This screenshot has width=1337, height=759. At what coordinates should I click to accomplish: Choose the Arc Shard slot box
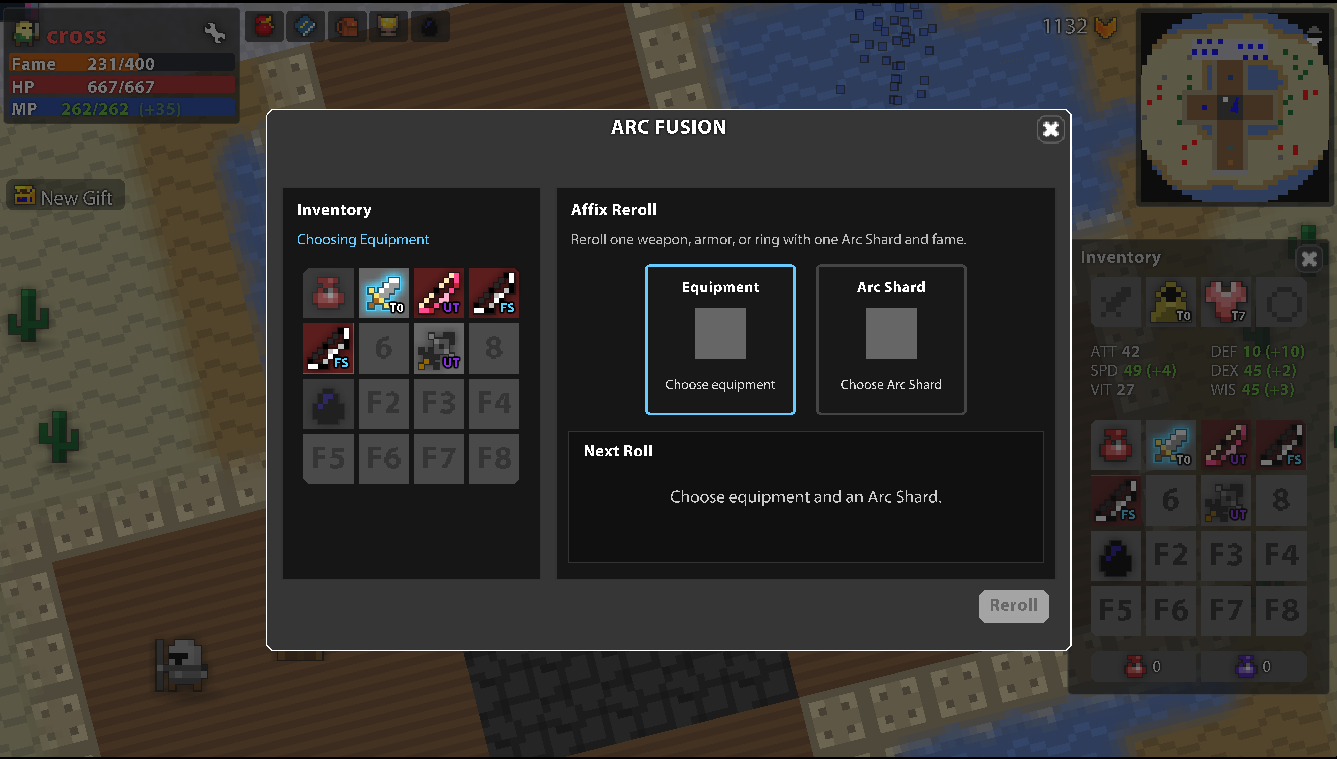(891, 340)
